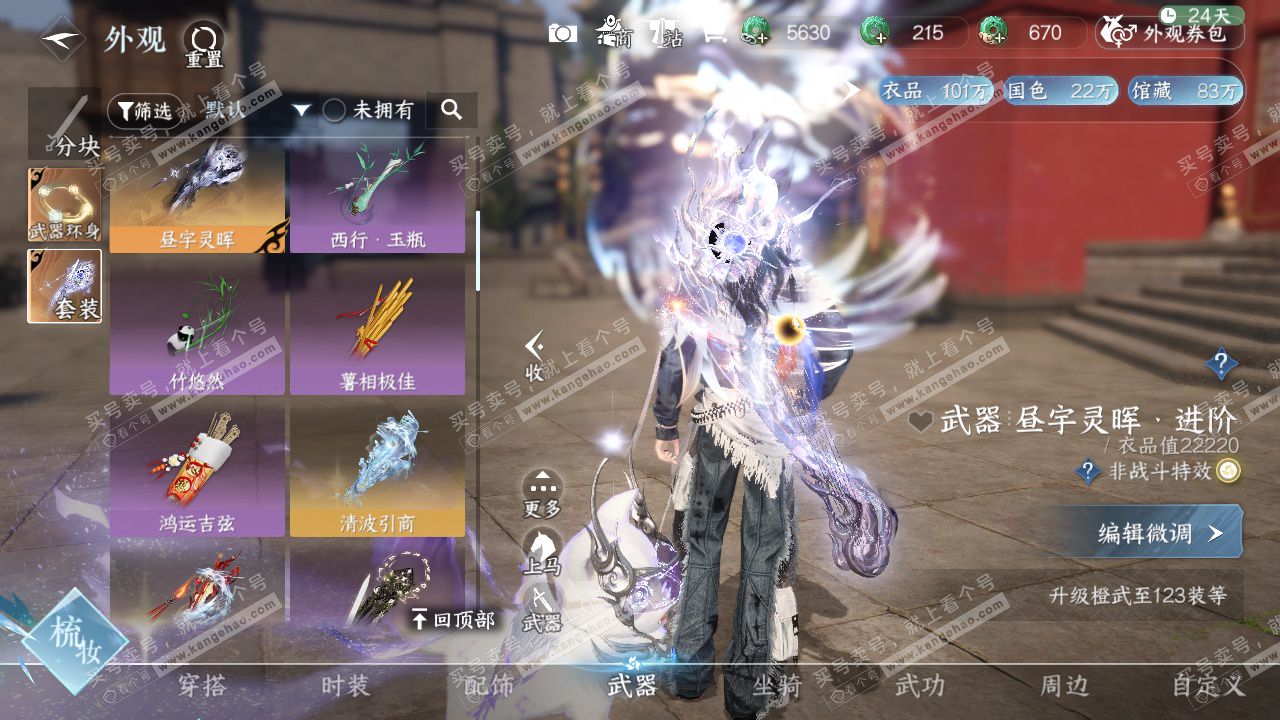Open the magnifier search button

pos(452,110)
